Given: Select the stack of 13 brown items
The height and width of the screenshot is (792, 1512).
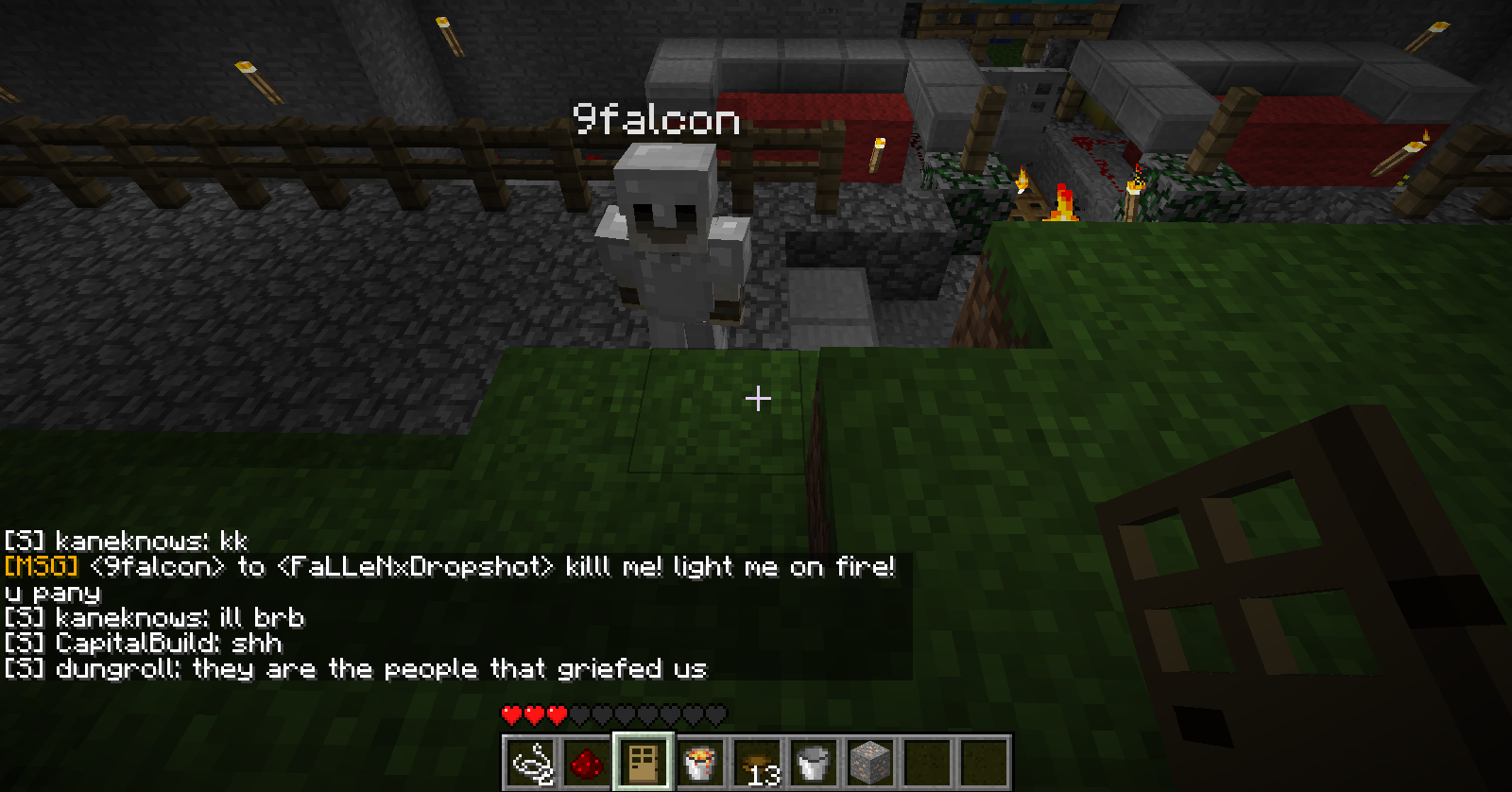Looking at the screenshot, I should (757, 762).
